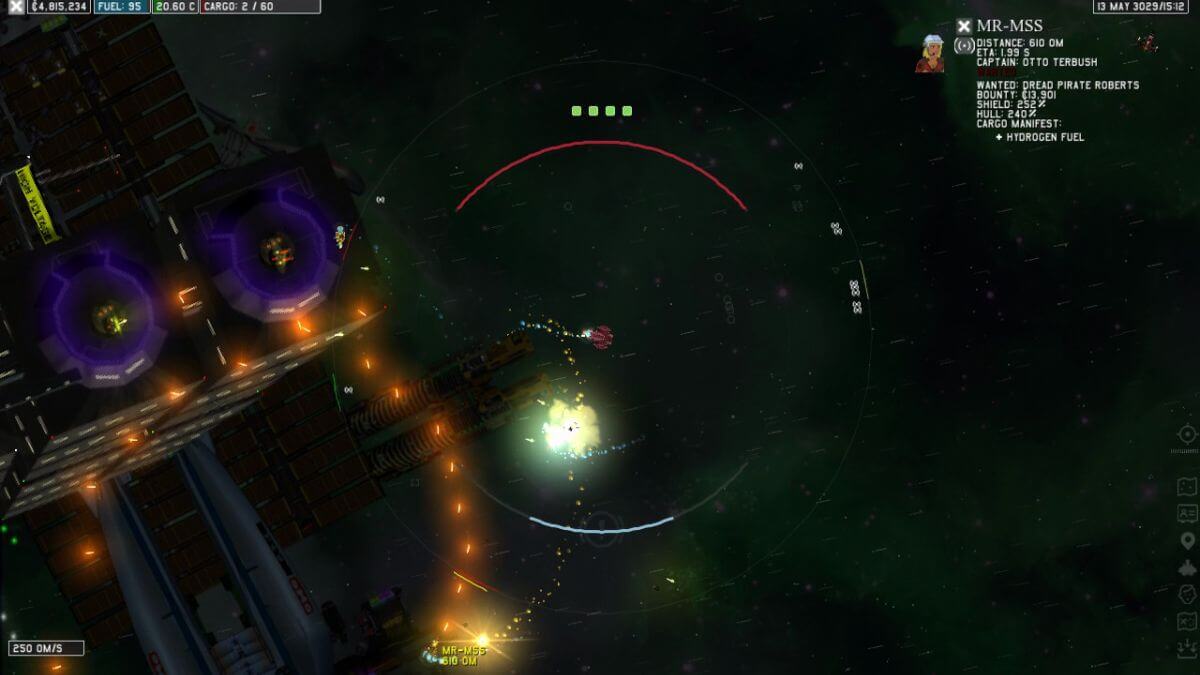This screenshot has height=675, width=1200.
Task: Select the MR-MSS target marker label
Action: 461,655
